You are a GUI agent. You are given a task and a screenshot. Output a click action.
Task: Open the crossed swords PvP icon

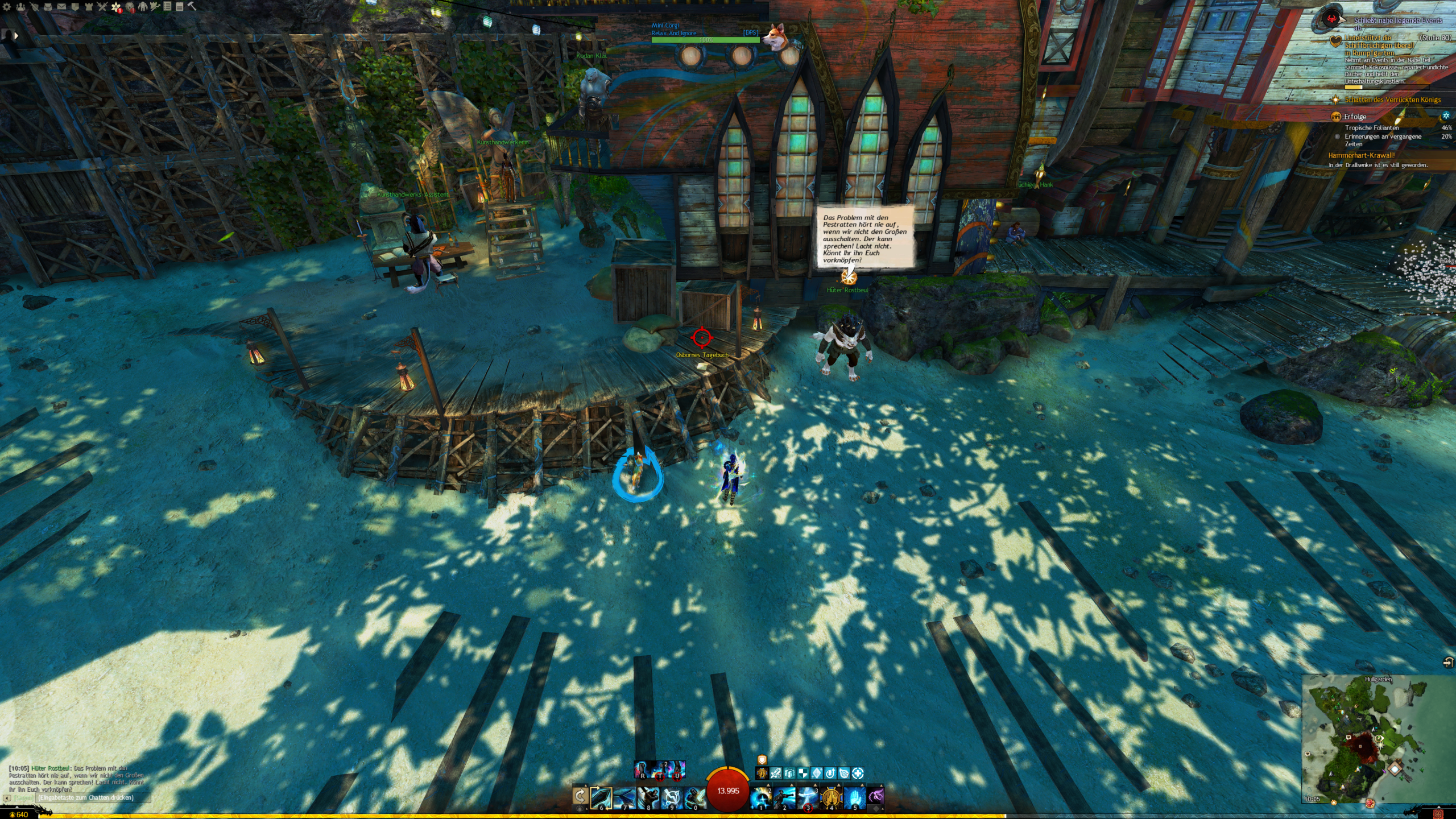point(102,7)
